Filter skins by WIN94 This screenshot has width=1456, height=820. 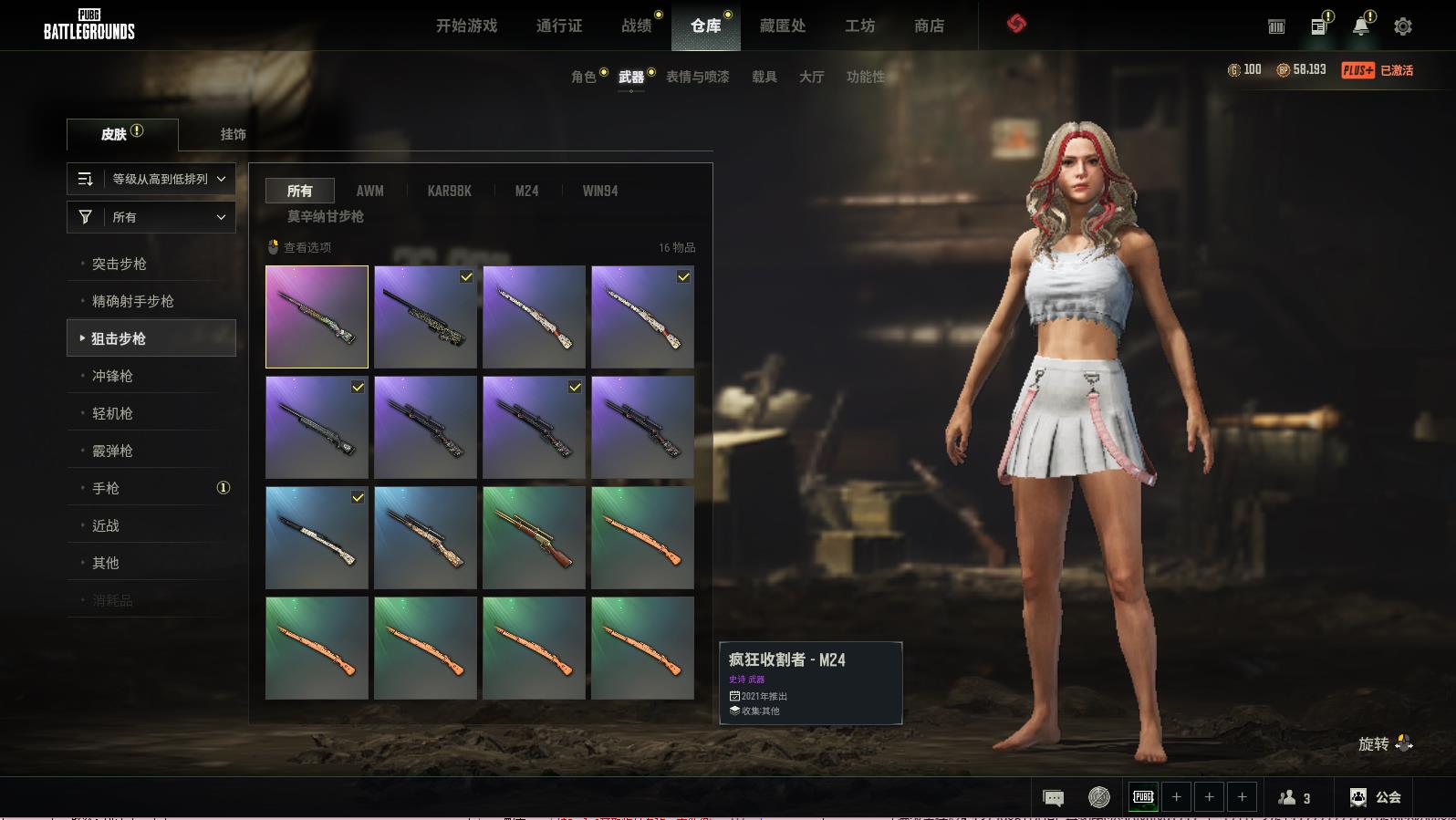[x=600, y=191]
